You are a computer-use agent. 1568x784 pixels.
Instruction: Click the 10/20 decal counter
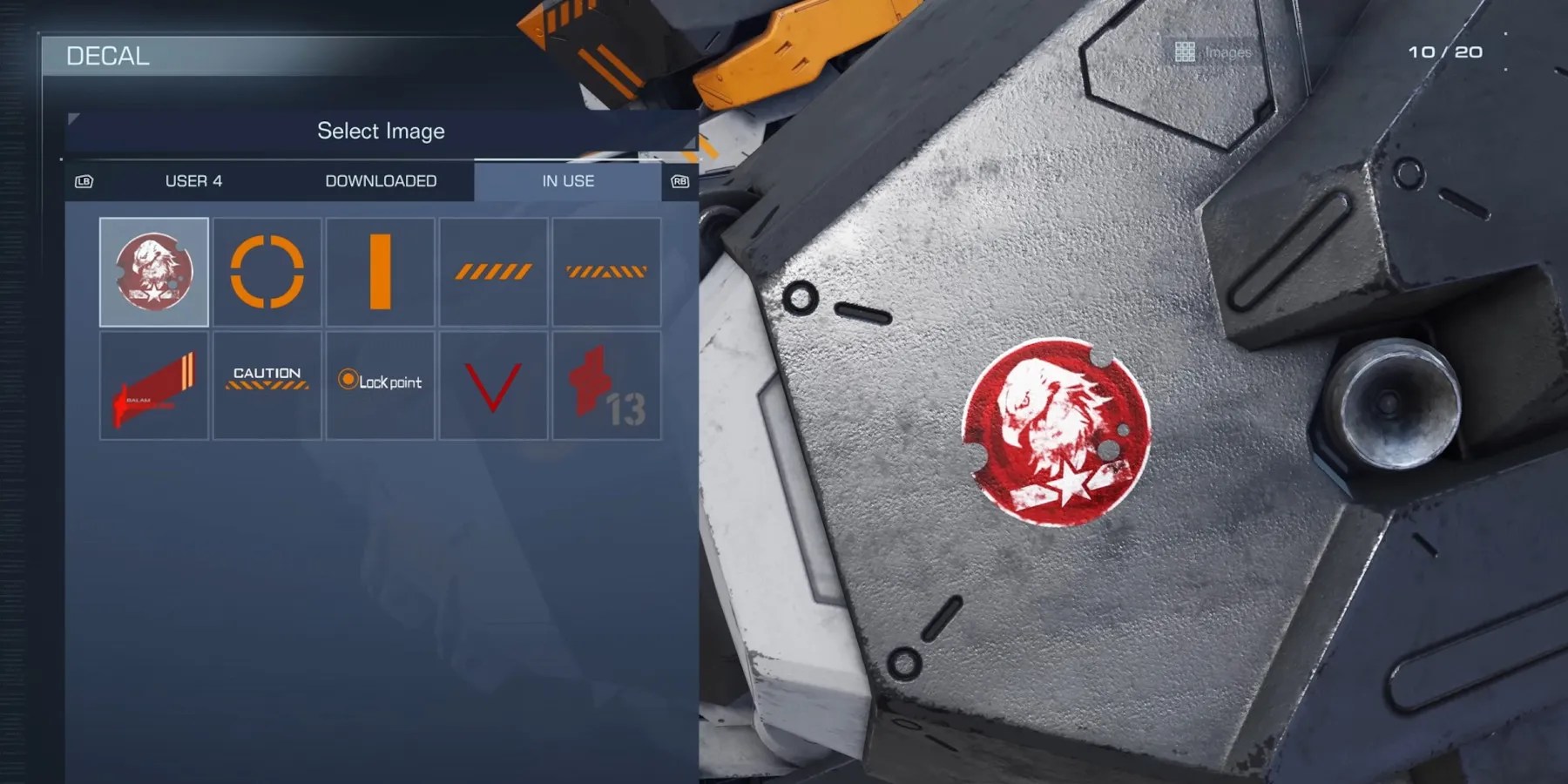point(1449,52)
